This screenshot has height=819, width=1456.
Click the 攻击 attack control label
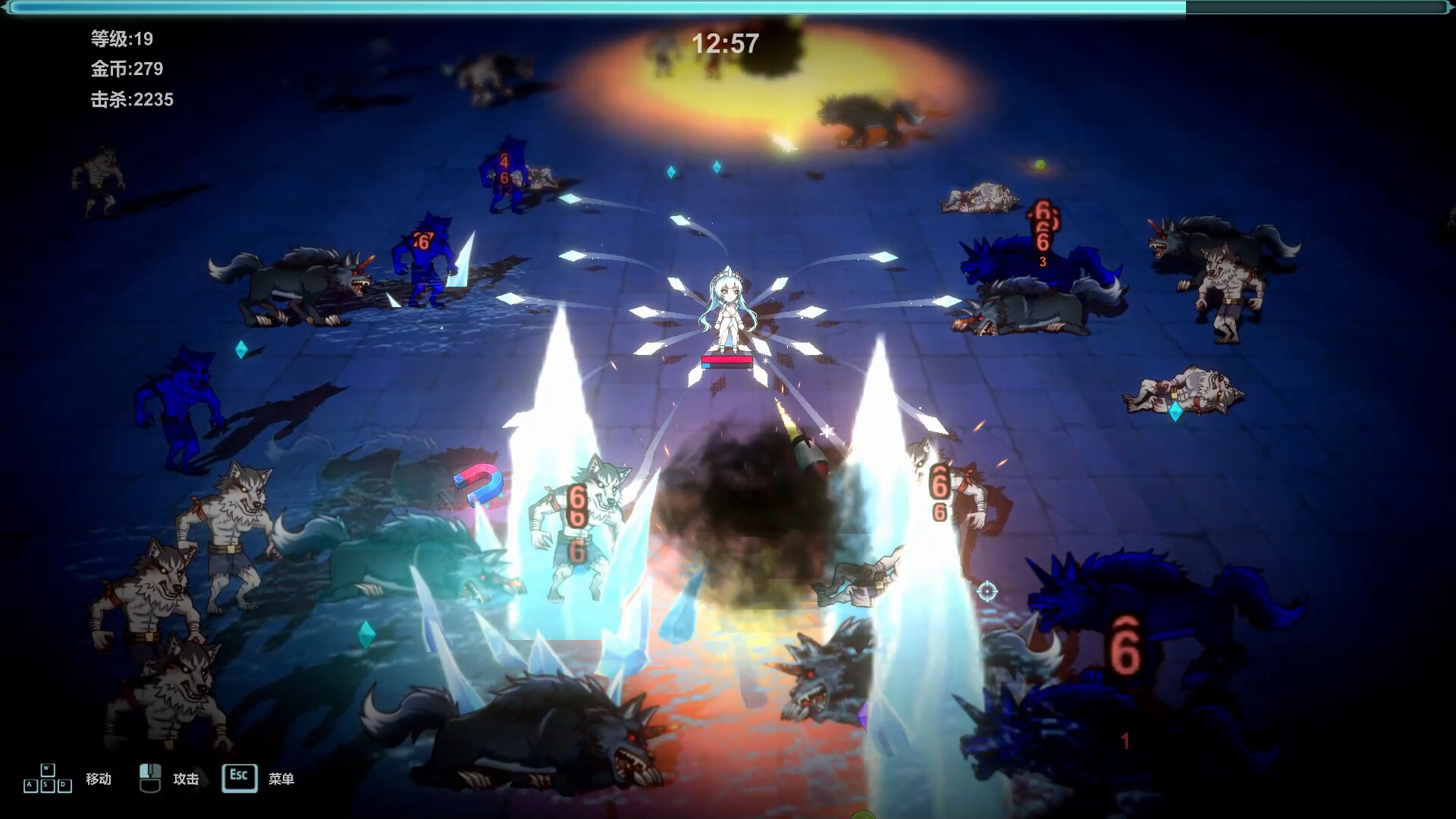pyautogui.click(x=187, y=779)
